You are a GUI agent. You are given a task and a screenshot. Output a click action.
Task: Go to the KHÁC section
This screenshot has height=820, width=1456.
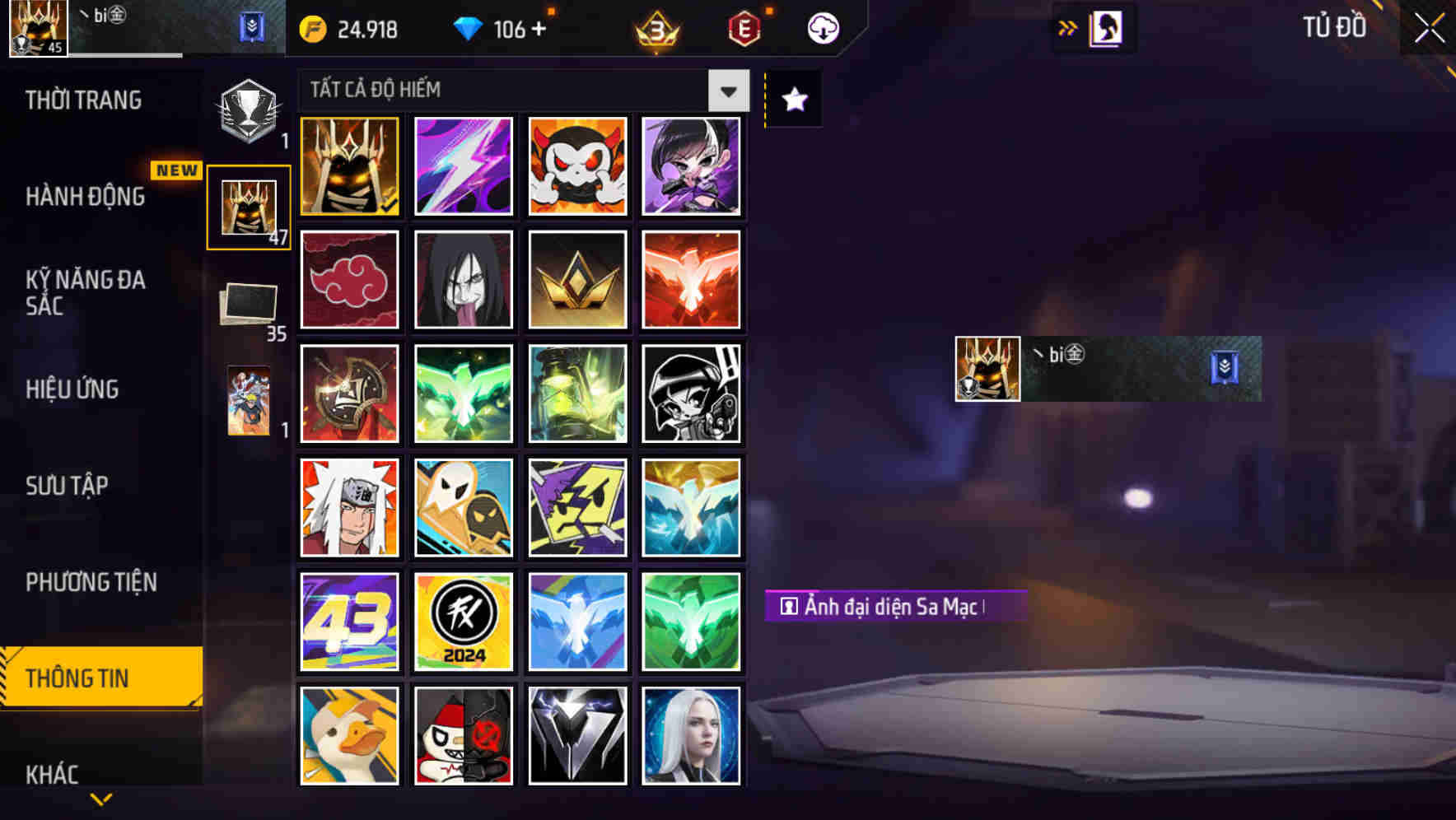point(54,774)
